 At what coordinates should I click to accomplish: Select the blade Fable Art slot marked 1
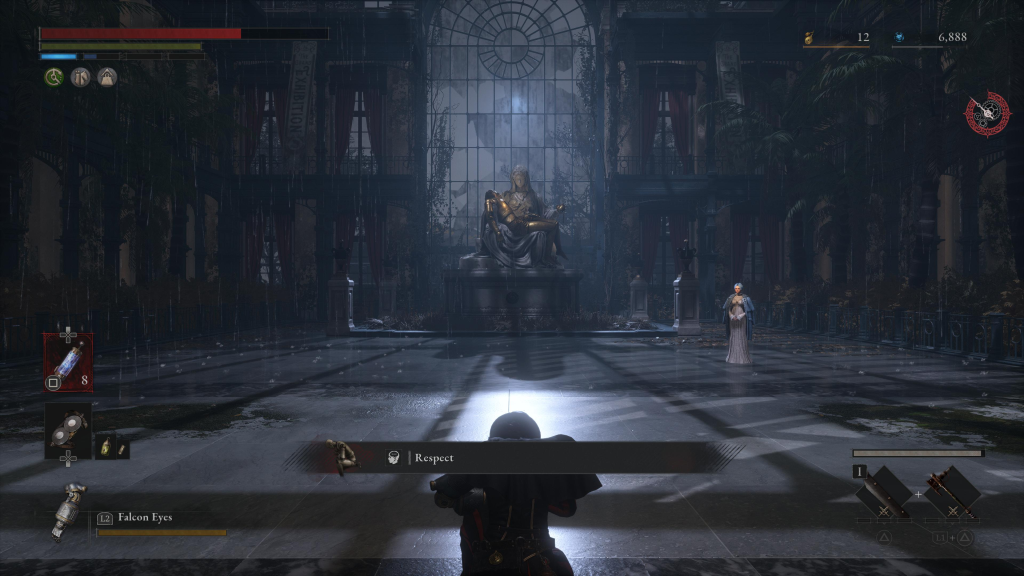tap(884, 493)
